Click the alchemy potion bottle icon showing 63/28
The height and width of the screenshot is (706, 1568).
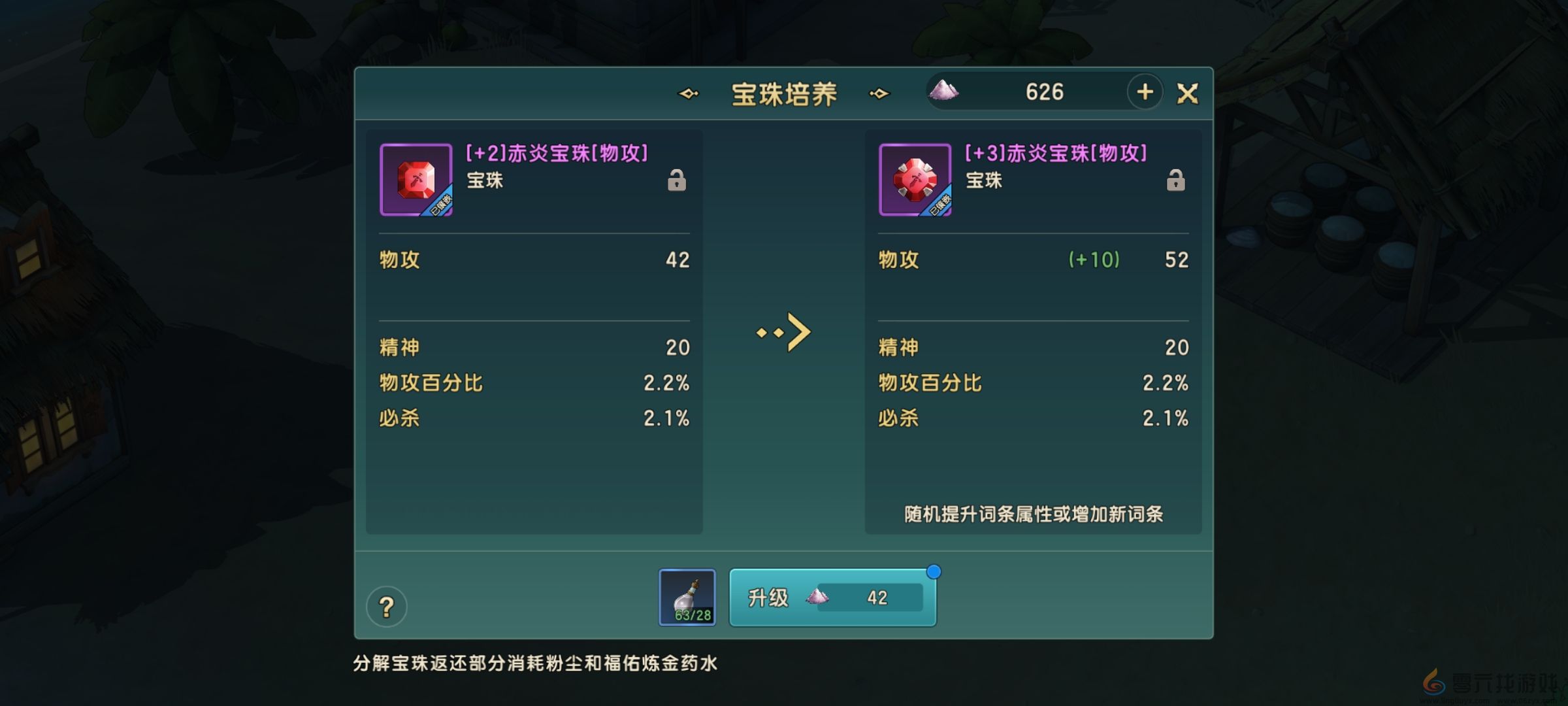coord(686,597)
